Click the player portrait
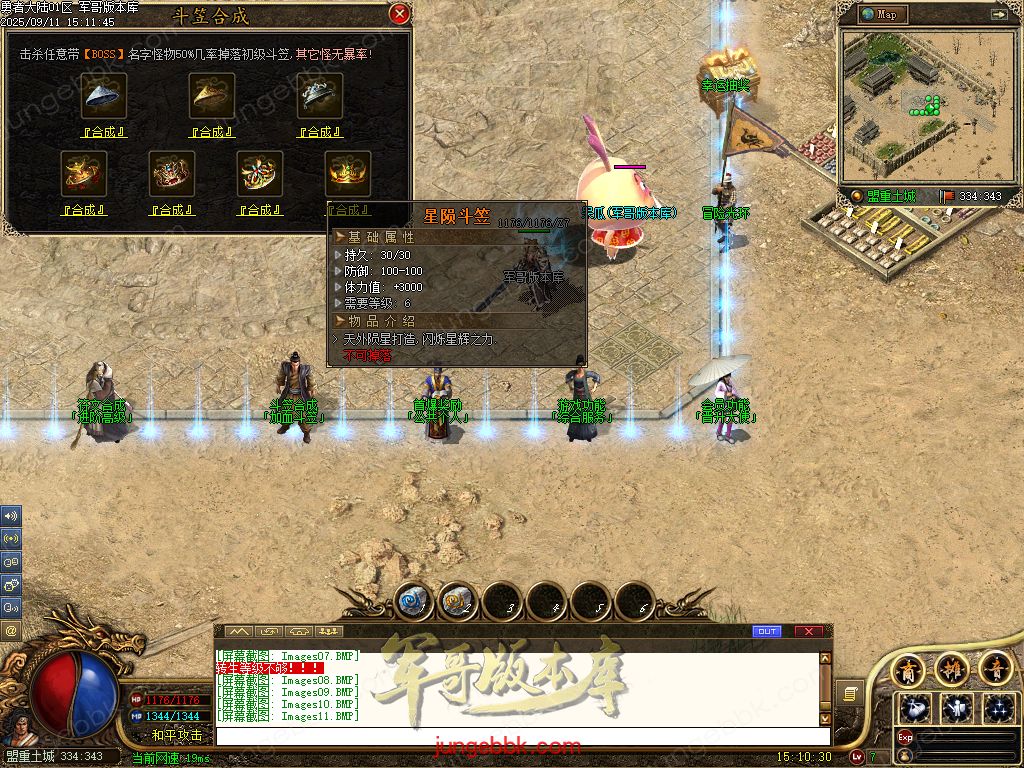 click(16, 720)
